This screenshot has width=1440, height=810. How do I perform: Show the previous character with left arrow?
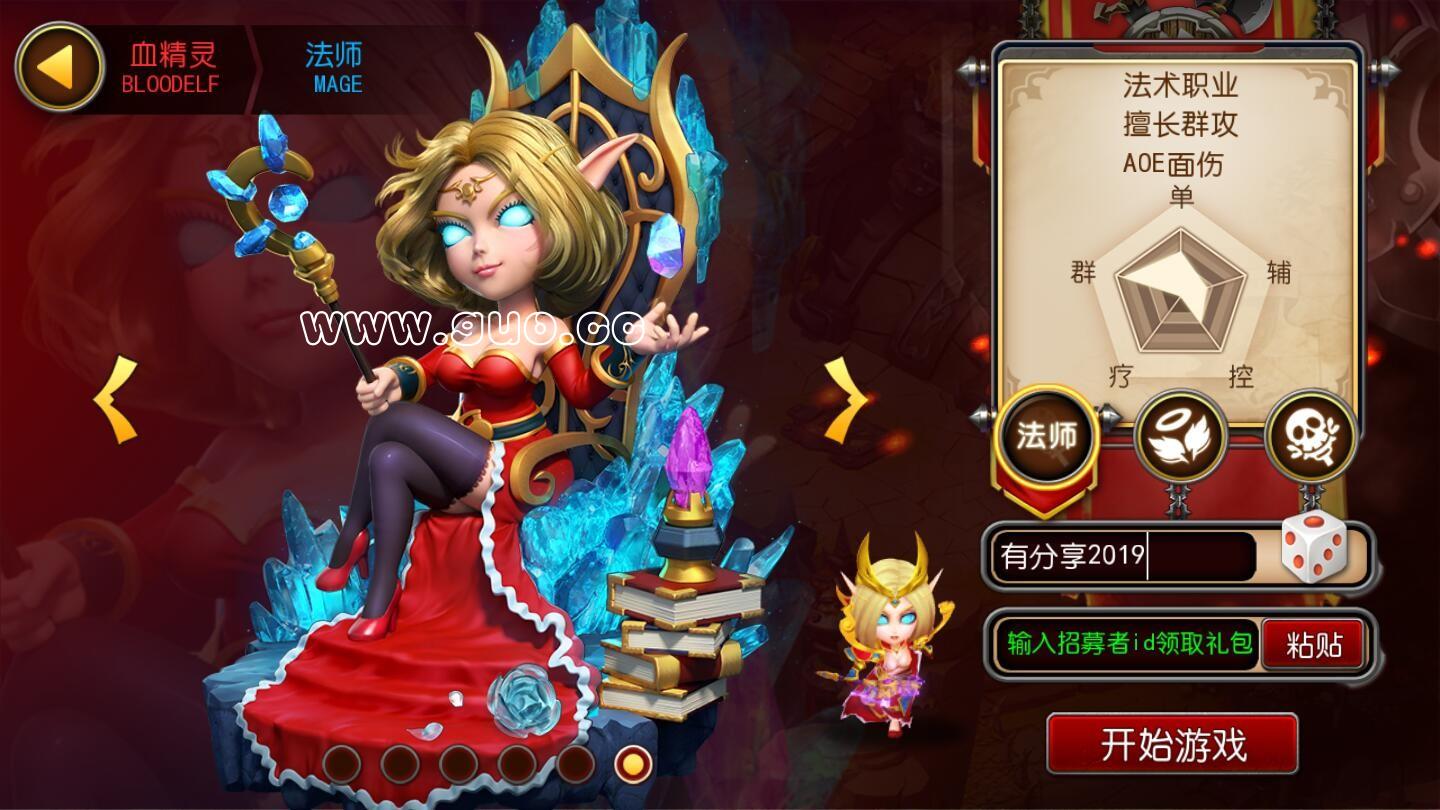tap(116, 400)
